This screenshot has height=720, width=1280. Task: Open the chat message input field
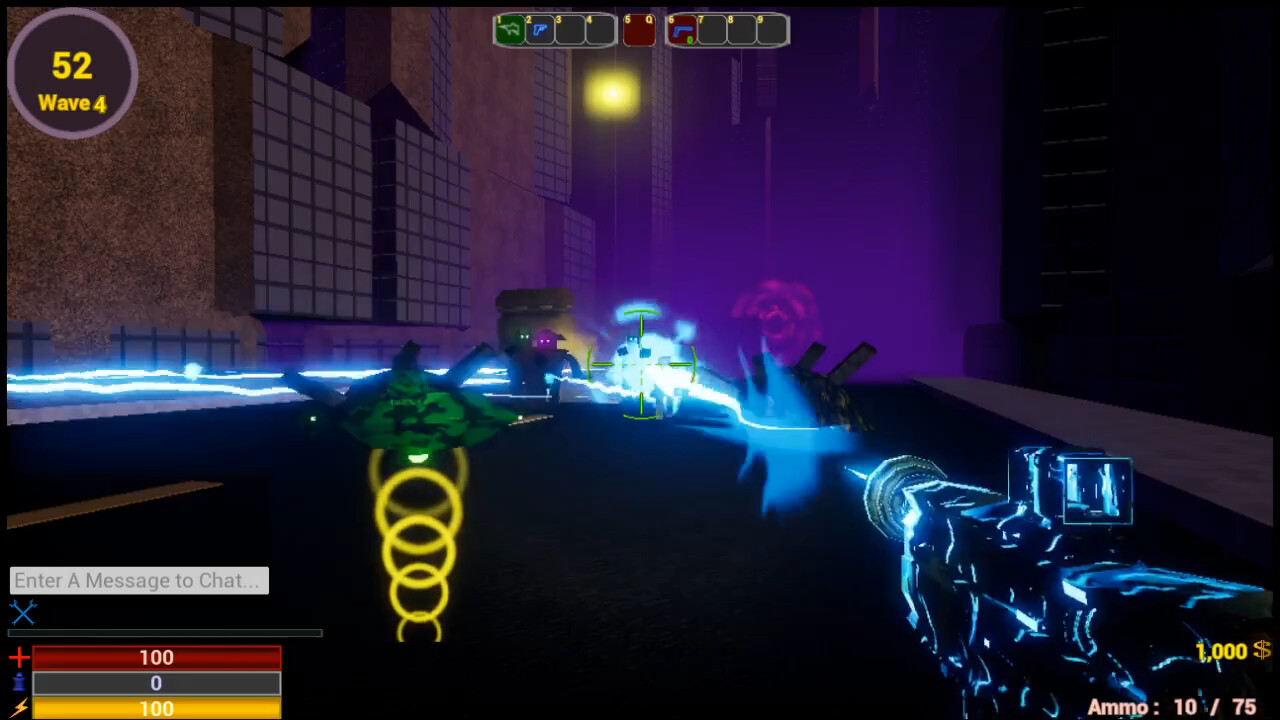click(x=139, y=580)
